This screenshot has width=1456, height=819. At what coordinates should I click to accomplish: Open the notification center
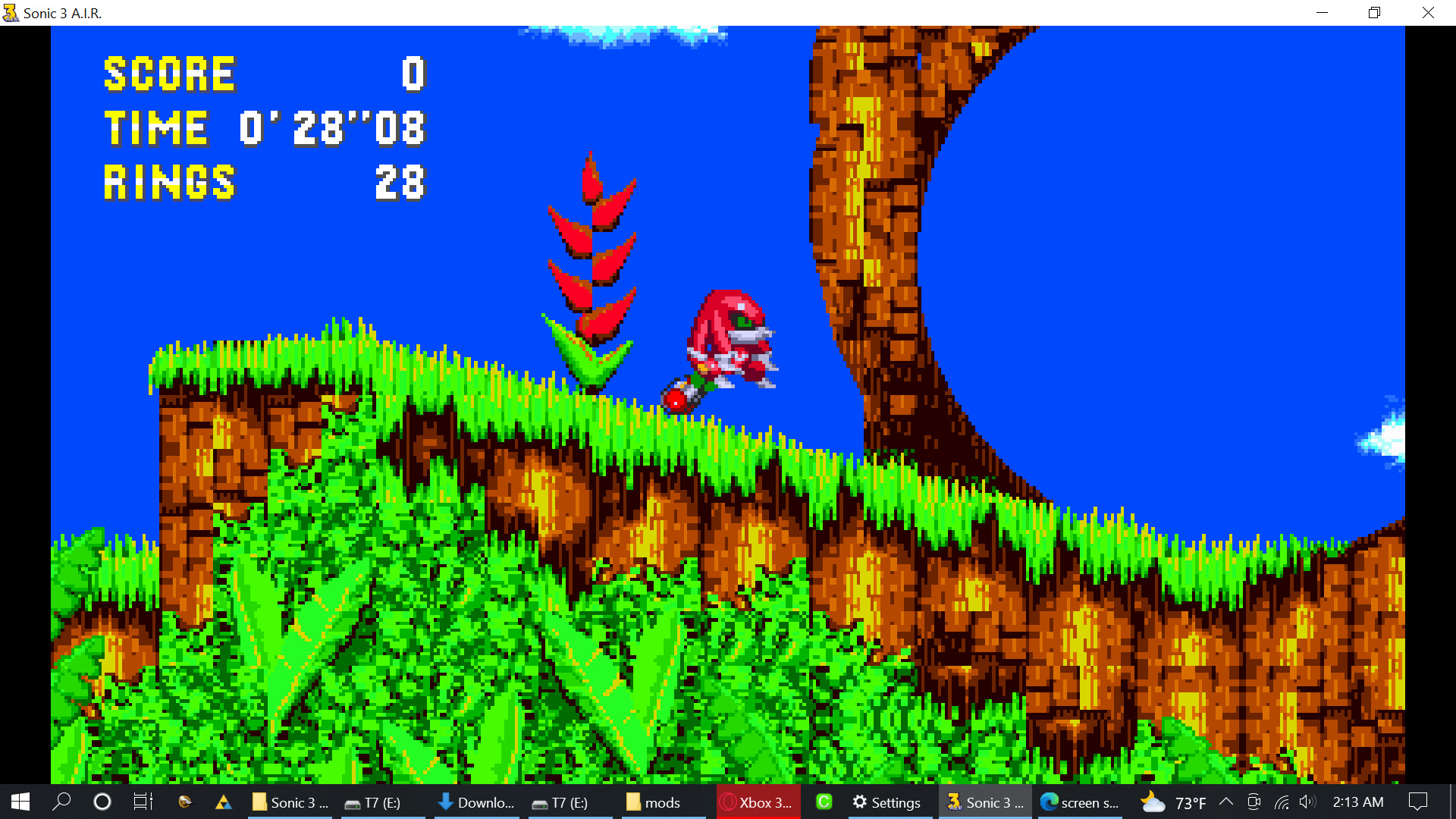click(x=1420, y=802)
